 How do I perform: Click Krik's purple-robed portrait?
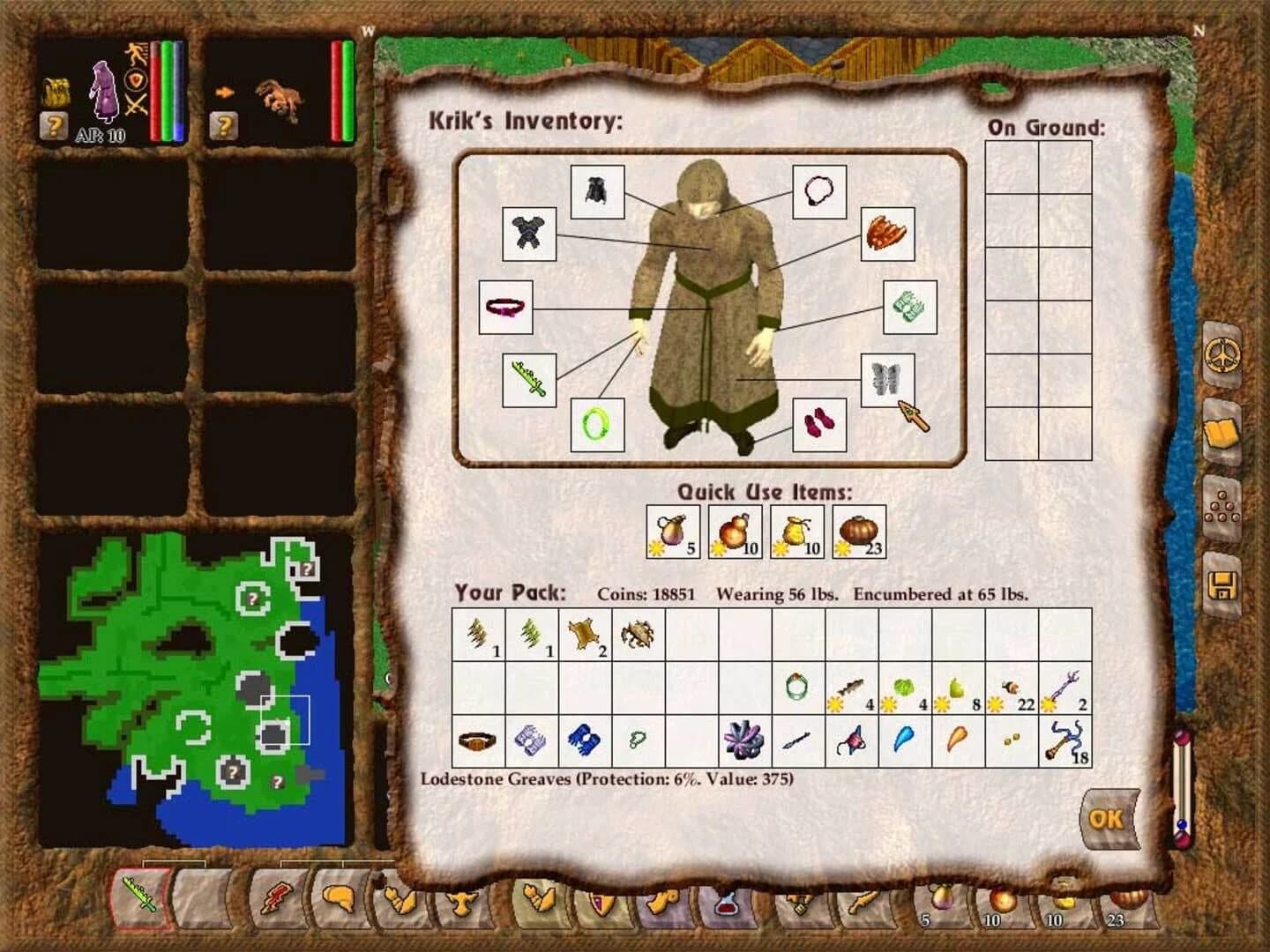click(x=106, y=93)
